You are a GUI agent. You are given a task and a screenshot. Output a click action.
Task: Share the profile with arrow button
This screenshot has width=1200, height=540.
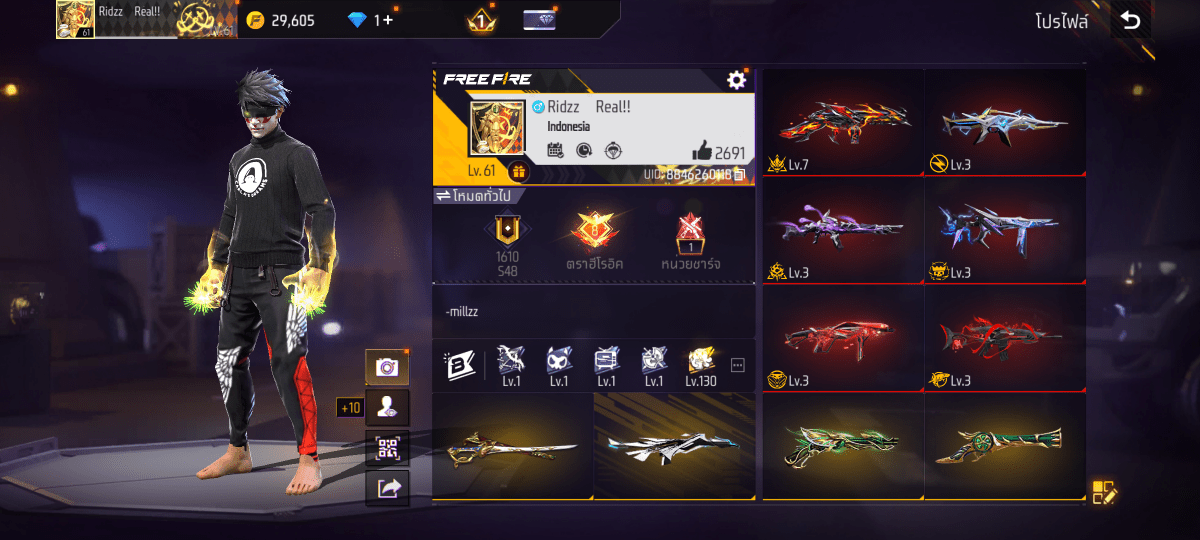click(x=387, y=487)
